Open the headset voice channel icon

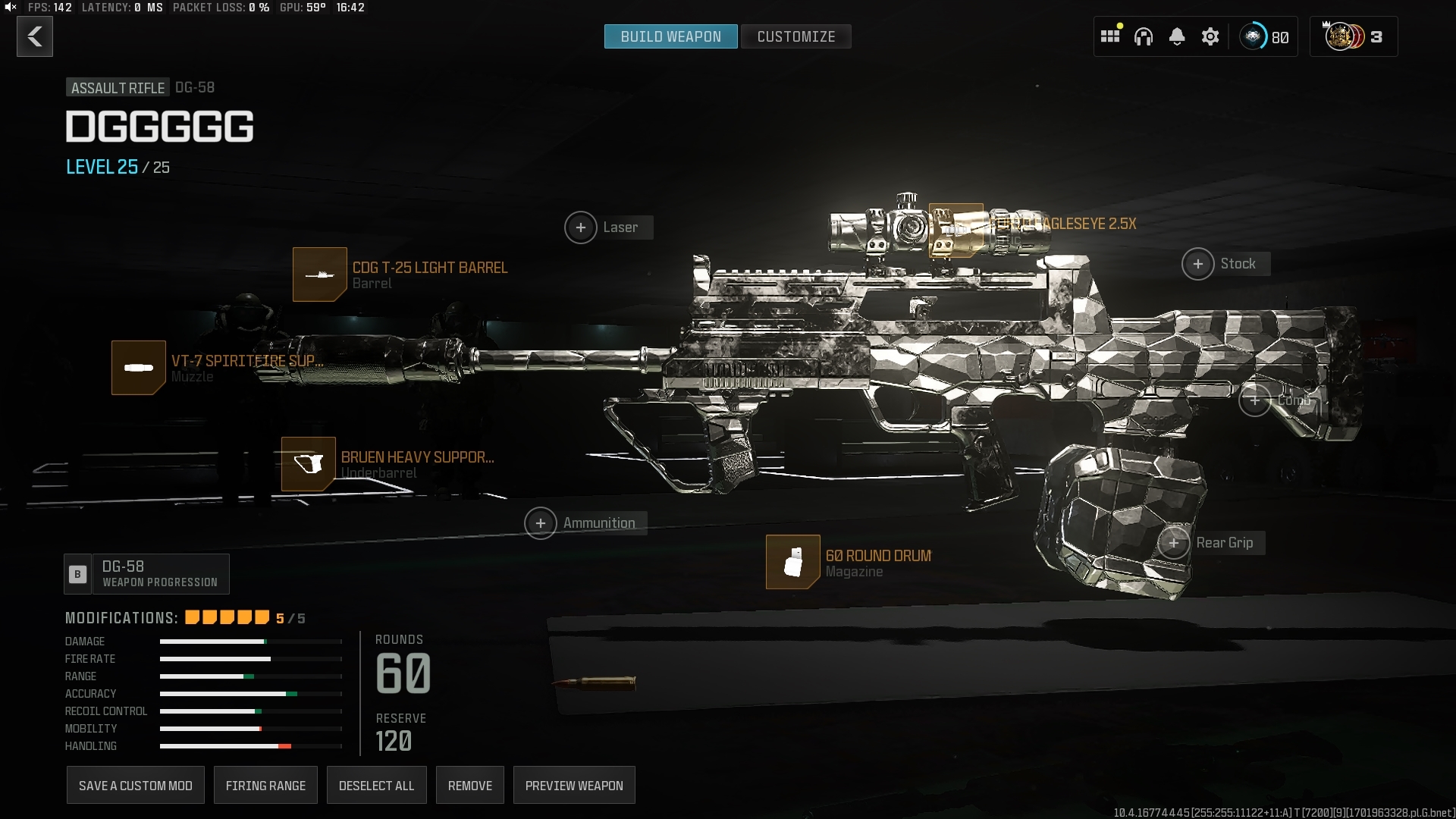(x=1144, y=36)
